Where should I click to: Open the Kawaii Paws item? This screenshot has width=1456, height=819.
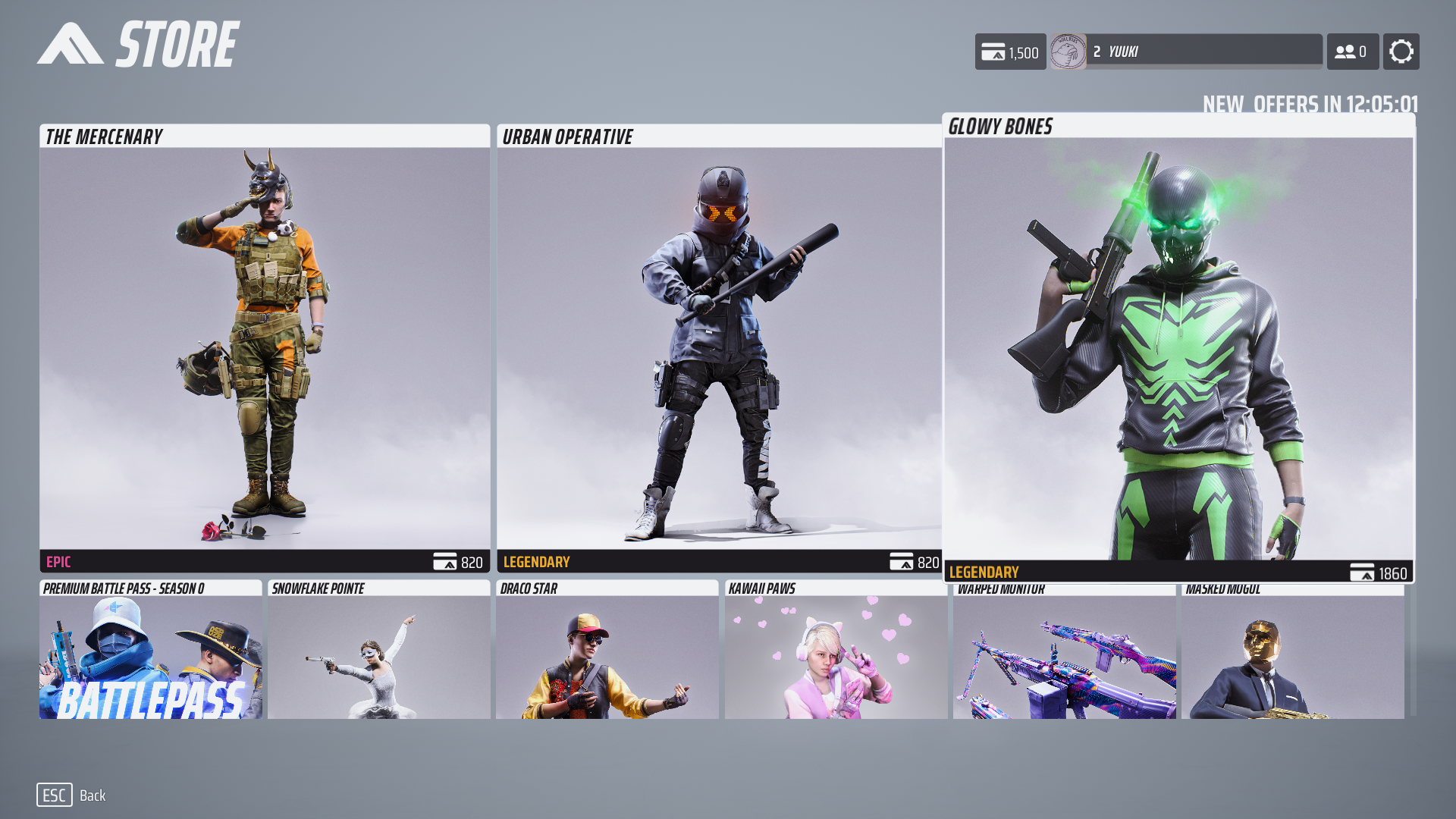tap(836, 651)
